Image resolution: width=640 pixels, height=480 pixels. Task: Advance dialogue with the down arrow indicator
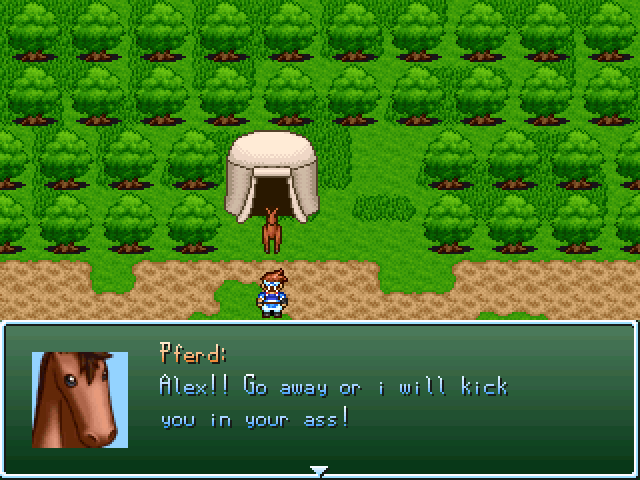(319, 470)
